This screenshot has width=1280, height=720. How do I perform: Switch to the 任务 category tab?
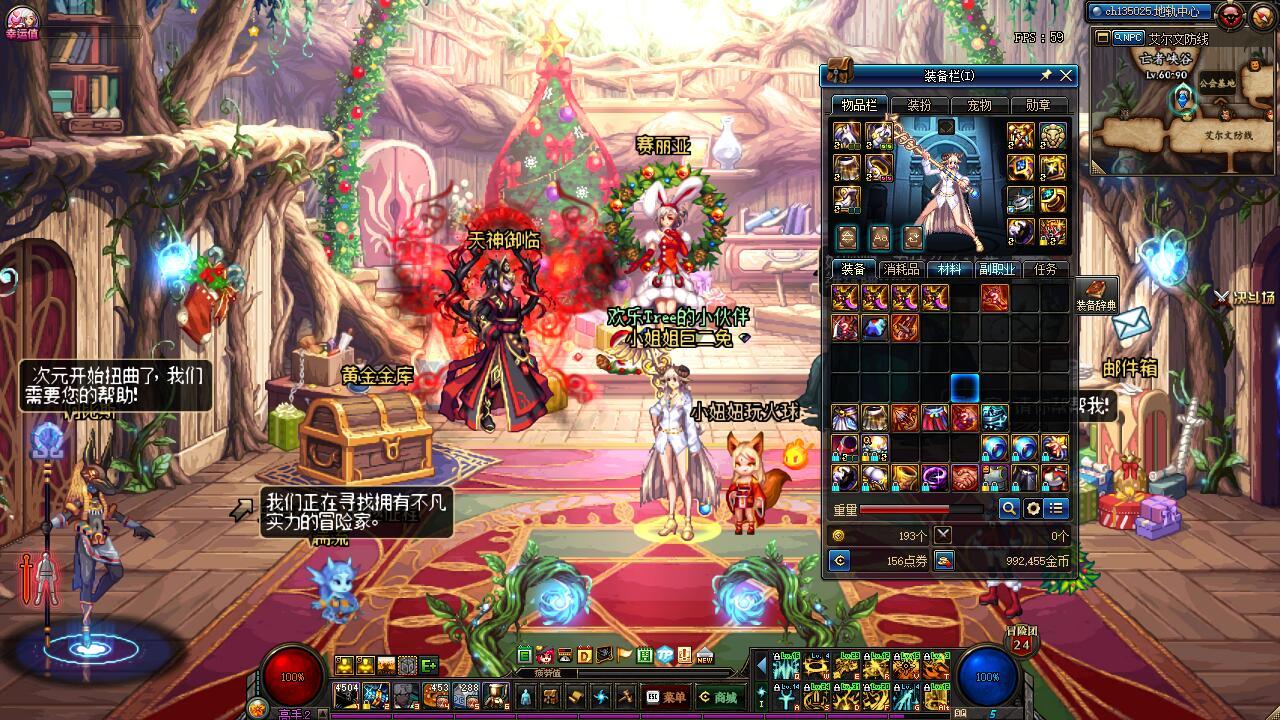(x=1045, y=269)
